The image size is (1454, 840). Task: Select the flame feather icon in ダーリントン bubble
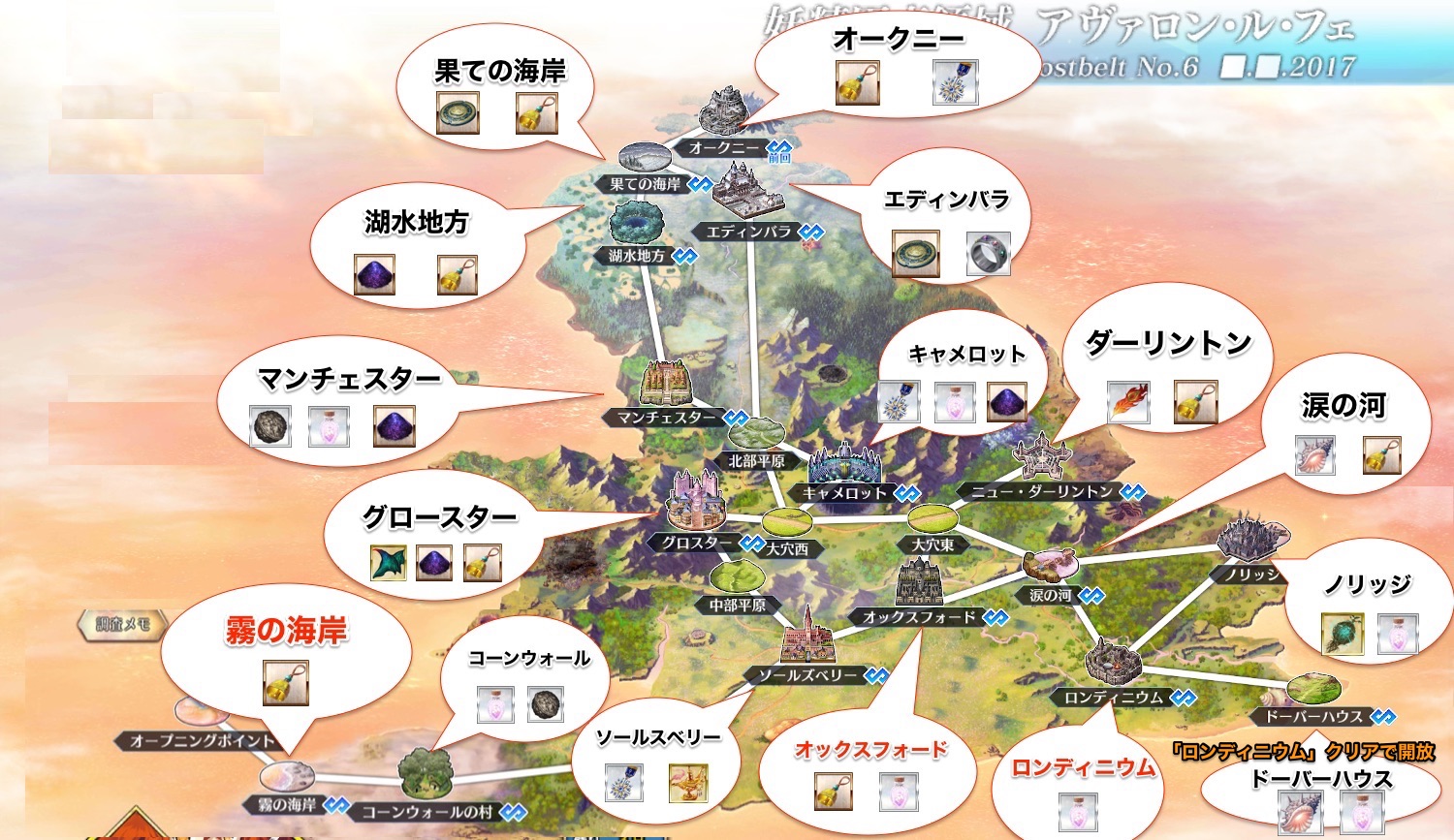1127,403
